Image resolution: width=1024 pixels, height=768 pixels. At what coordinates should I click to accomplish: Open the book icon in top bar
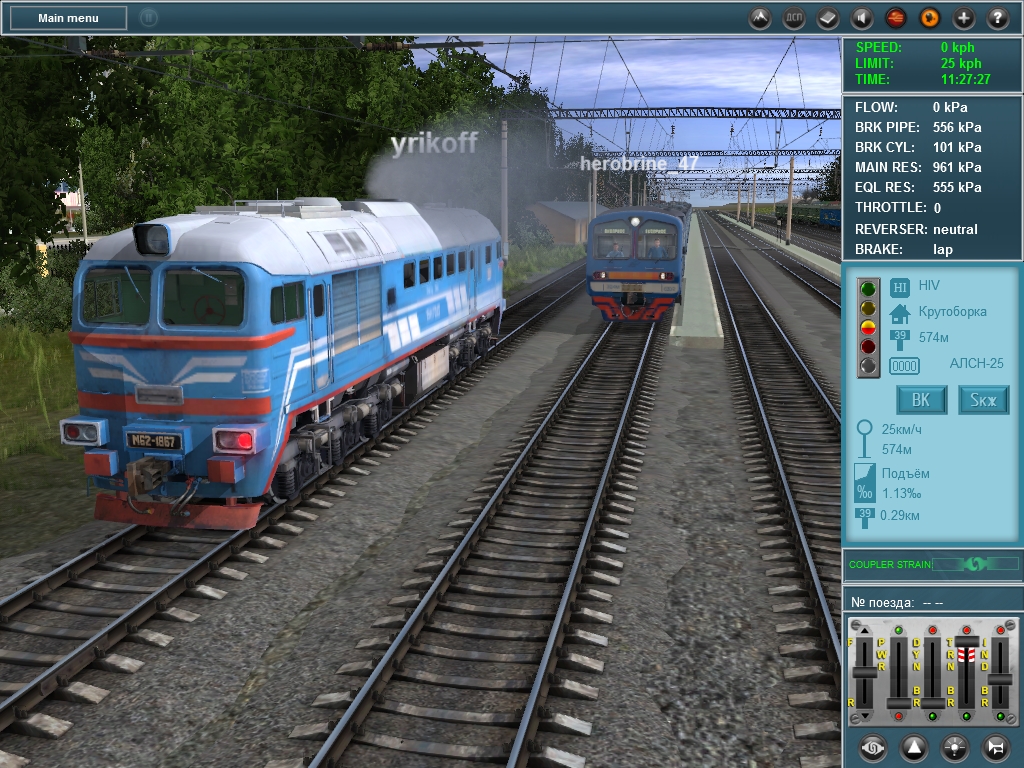coord(828,18)
